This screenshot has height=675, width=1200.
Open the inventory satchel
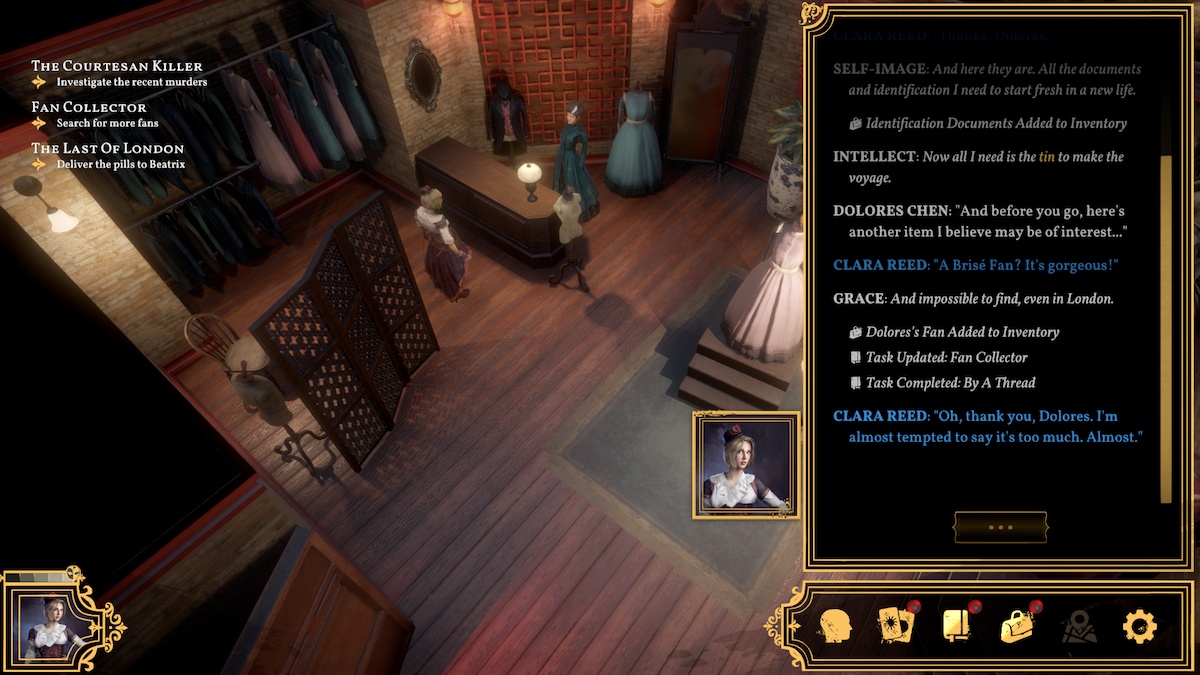point(1017,627)
